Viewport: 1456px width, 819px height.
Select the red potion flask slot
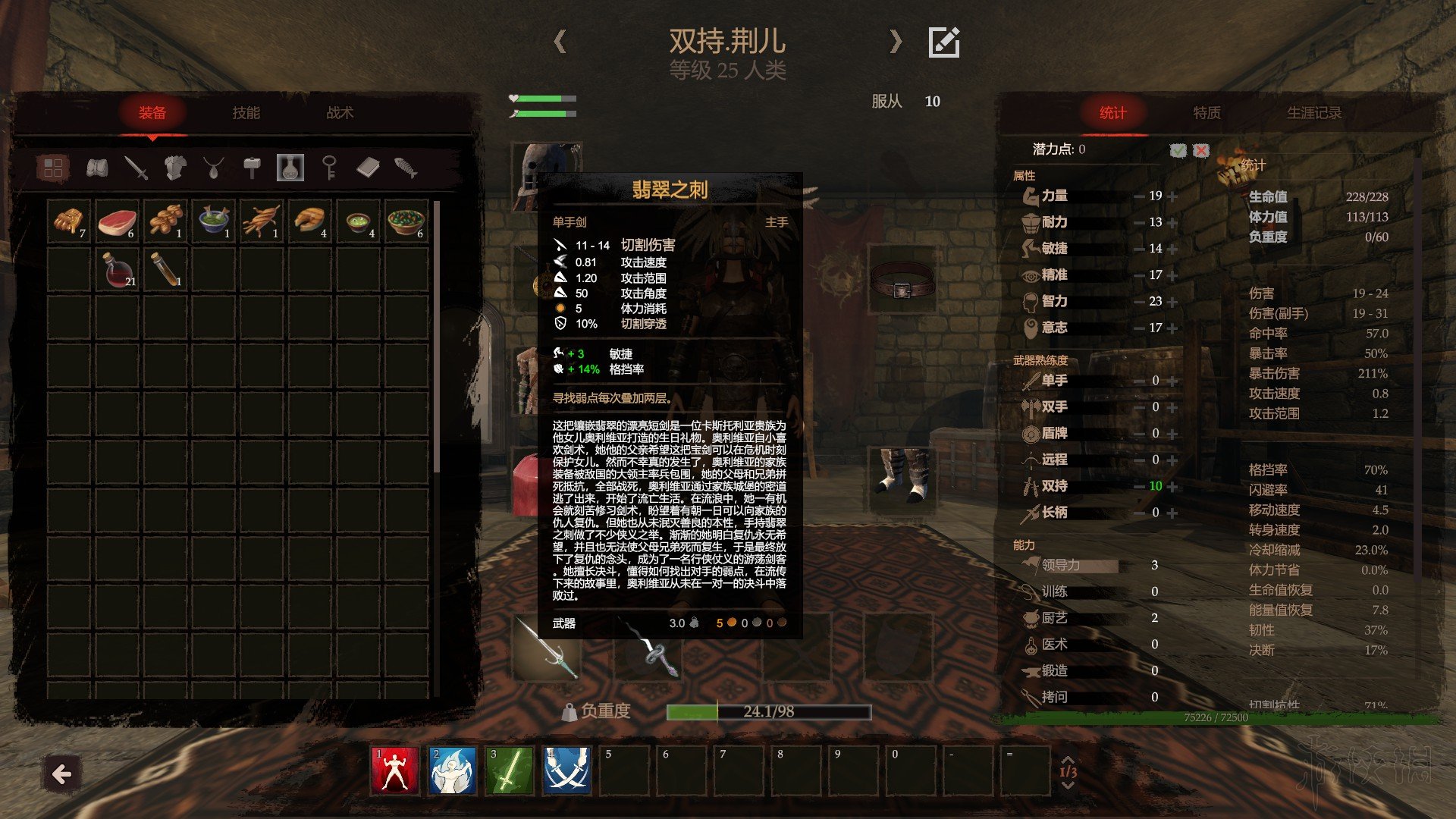point(117,270)
